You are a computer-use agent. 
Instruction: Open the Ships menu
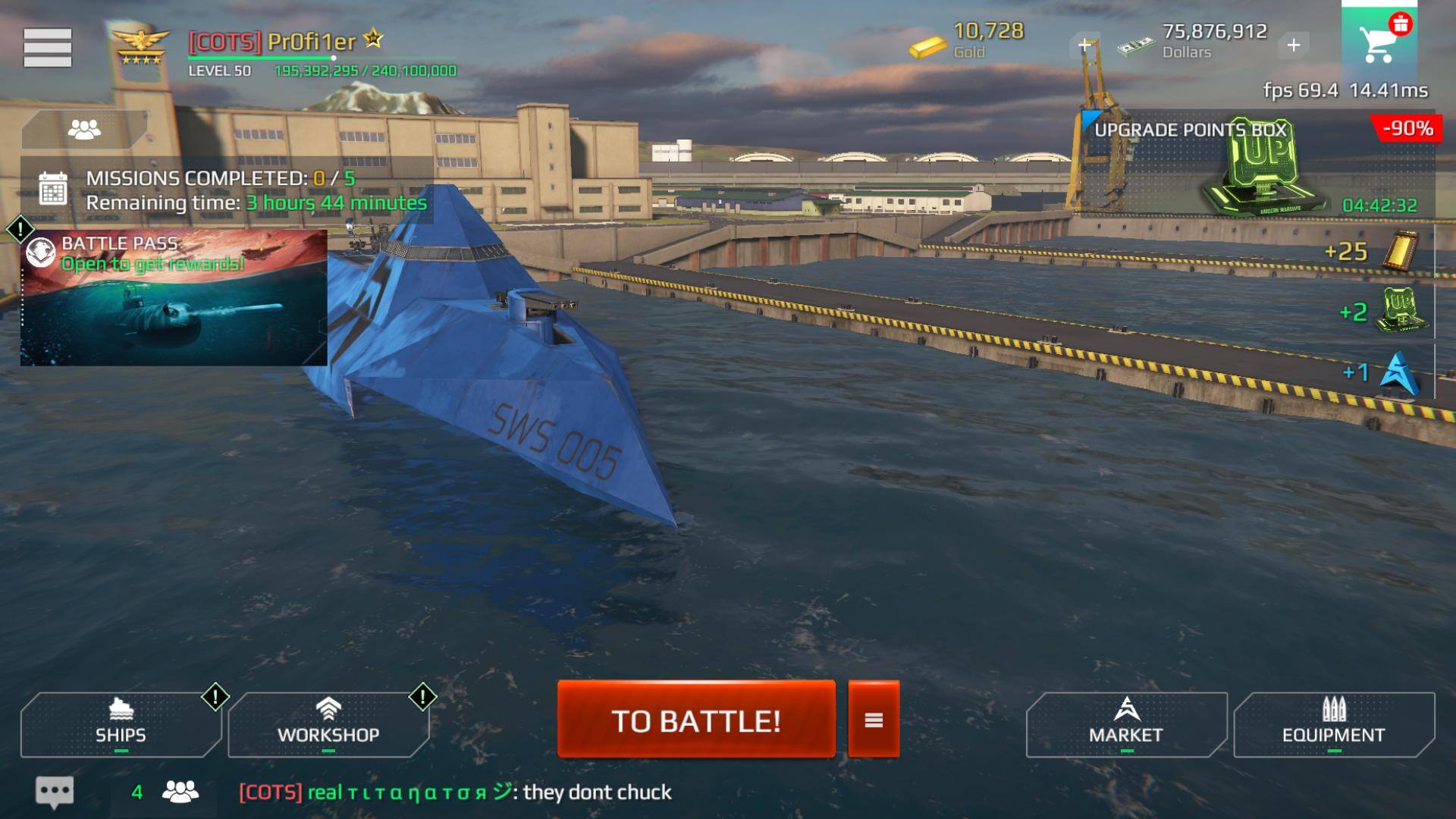[x=121, y=724]
